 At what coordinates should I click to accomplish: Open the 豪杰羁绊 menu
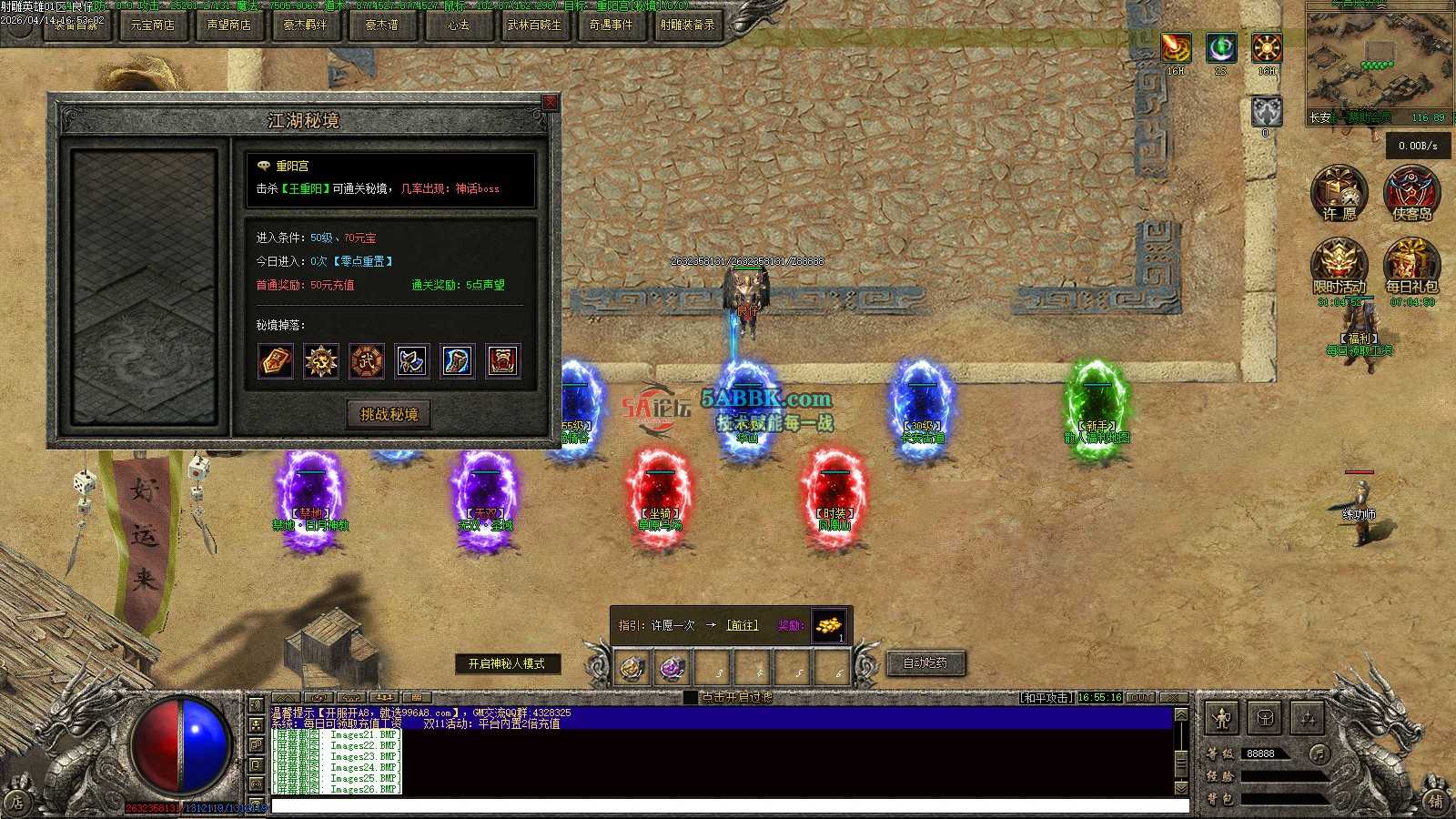click(305, 25)
